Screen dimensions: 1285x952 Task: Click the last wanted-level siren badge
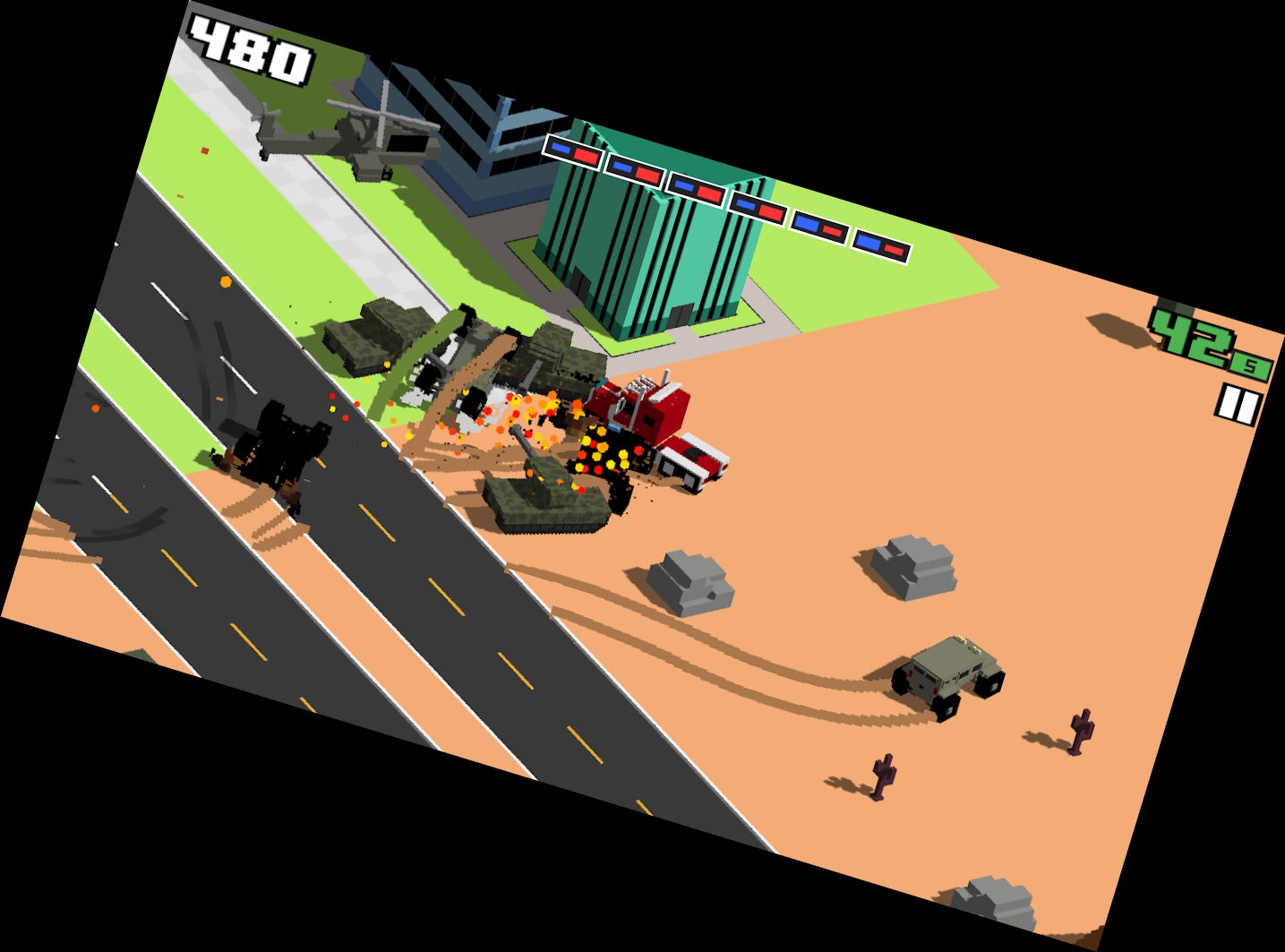pyautogui.click(x=879, y=244)
